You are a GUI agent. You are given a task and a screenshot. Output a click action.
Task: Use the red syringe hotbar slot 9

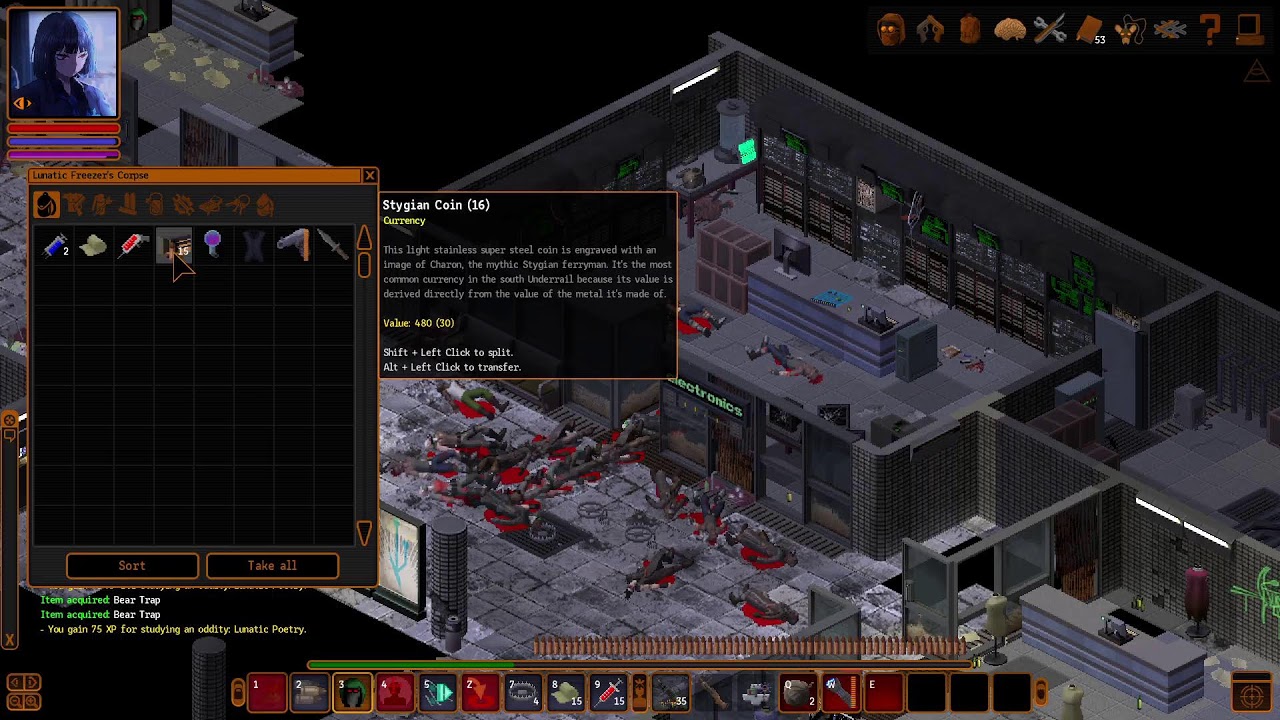(609, 692)
